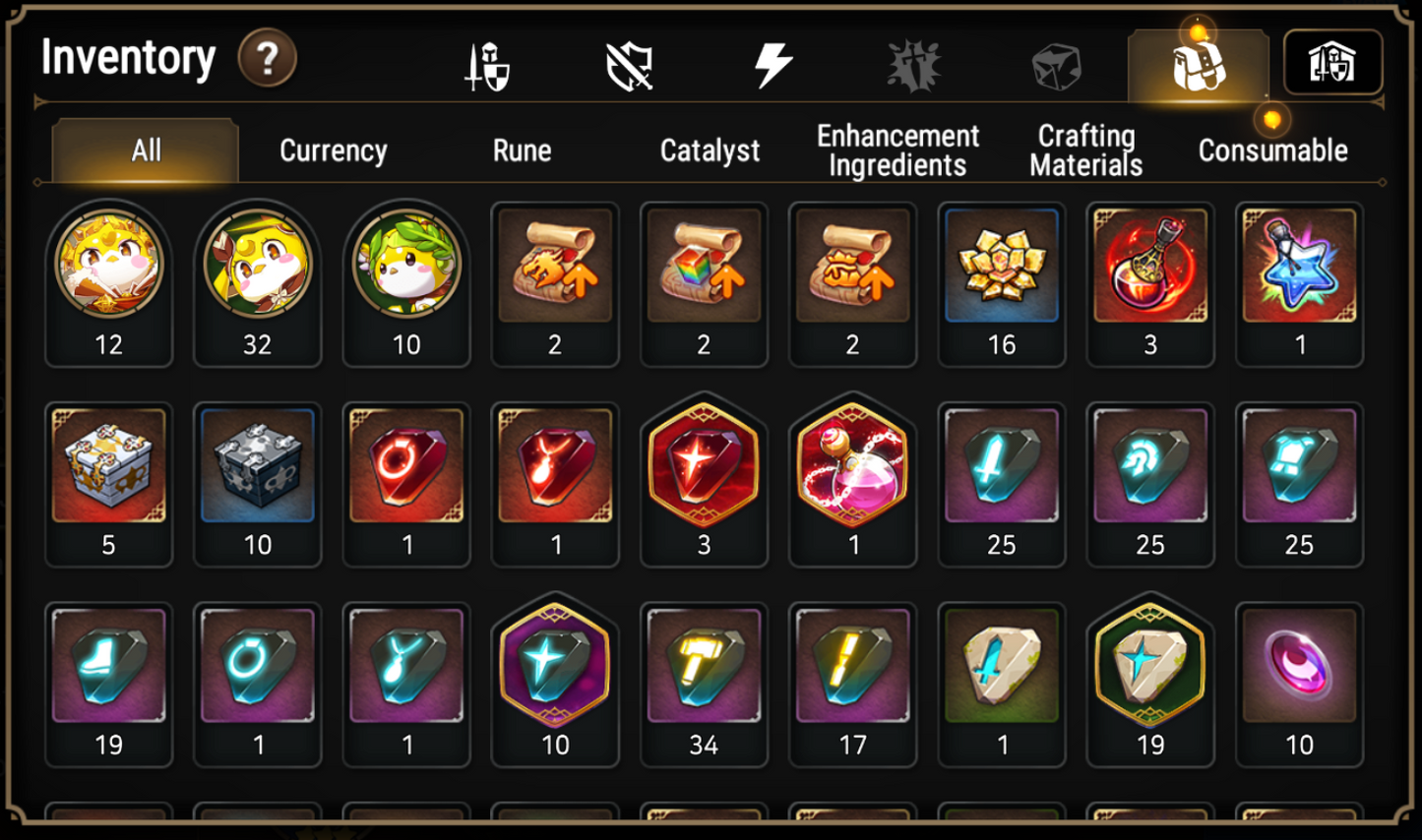This screenshot has width=1422, height=840.
Task: Select the backpack inventory icon
Action: [x=1197, y=66]
